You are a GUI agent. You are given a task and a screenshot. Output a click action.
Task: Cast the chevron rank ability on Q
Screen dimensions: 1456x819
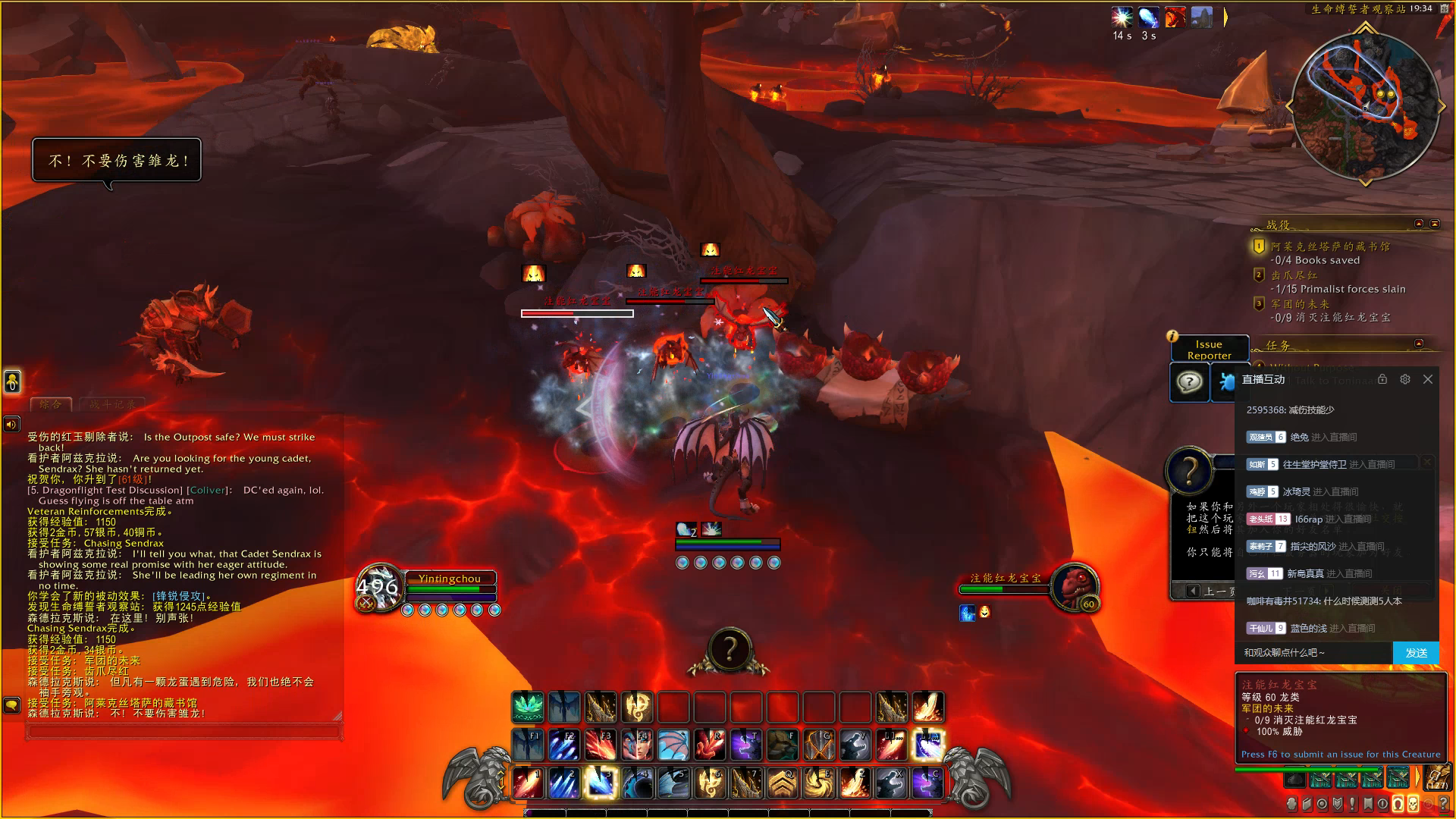[783, 783]
